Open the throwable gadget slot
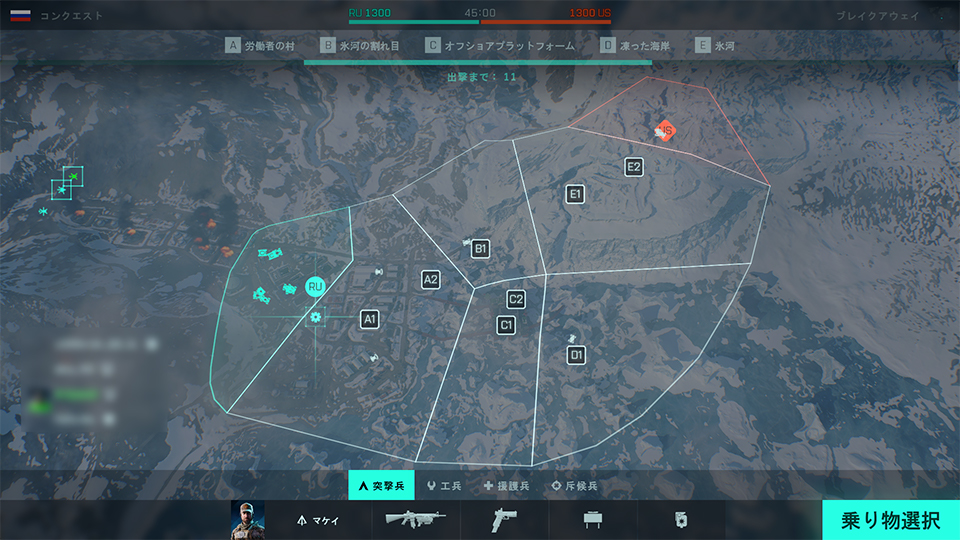The height and width of the screenshot is (540, 960). pos(682,520)
